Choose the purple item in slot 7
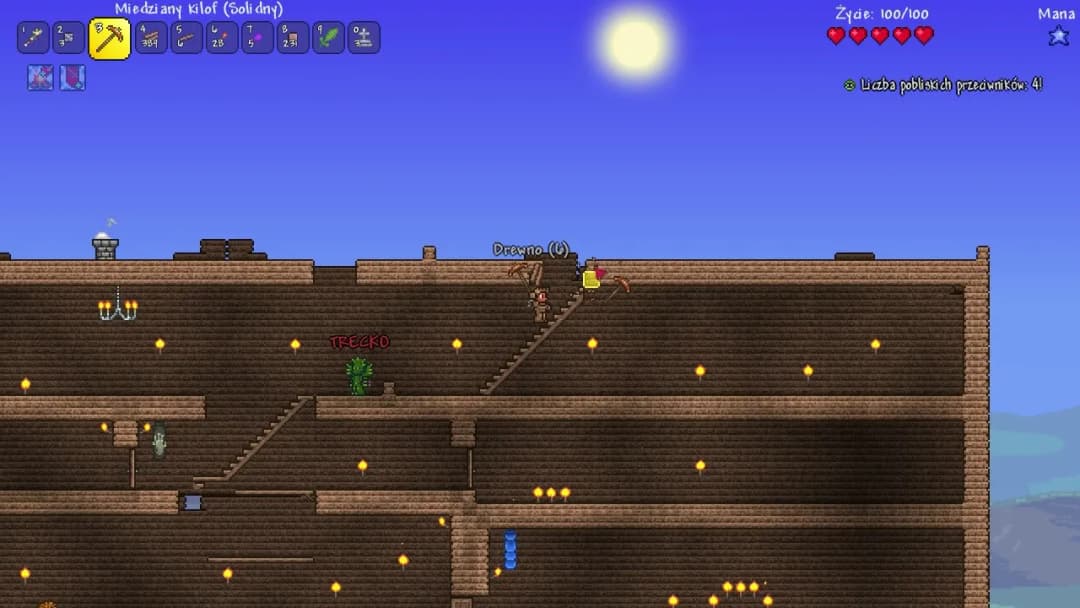1080x608 pixels. [x=257, y=38]
